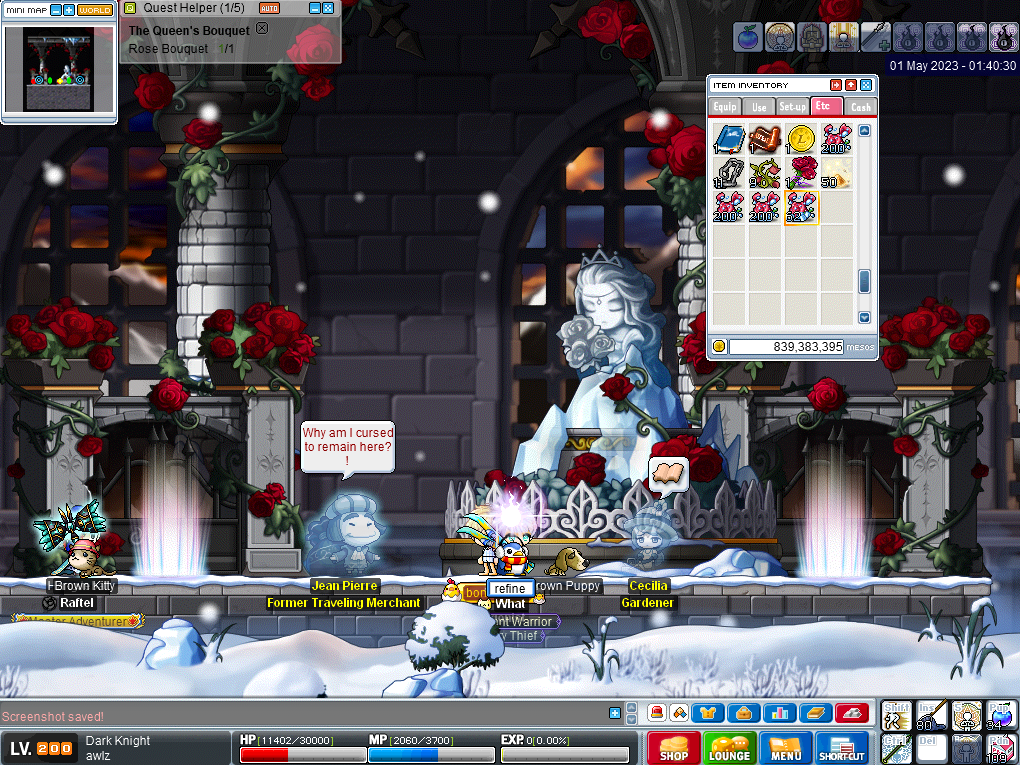Click the mesos coin button in inventory
This screenshot has height=765, width=1020.
(x=718, y=346)
